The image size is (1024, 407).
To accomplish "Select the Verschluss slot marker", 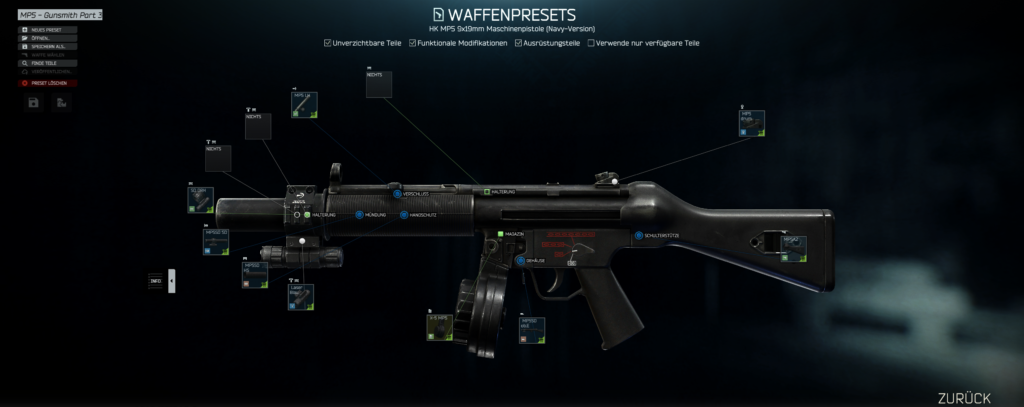I will pyautogui.click(x=397, y=192).
